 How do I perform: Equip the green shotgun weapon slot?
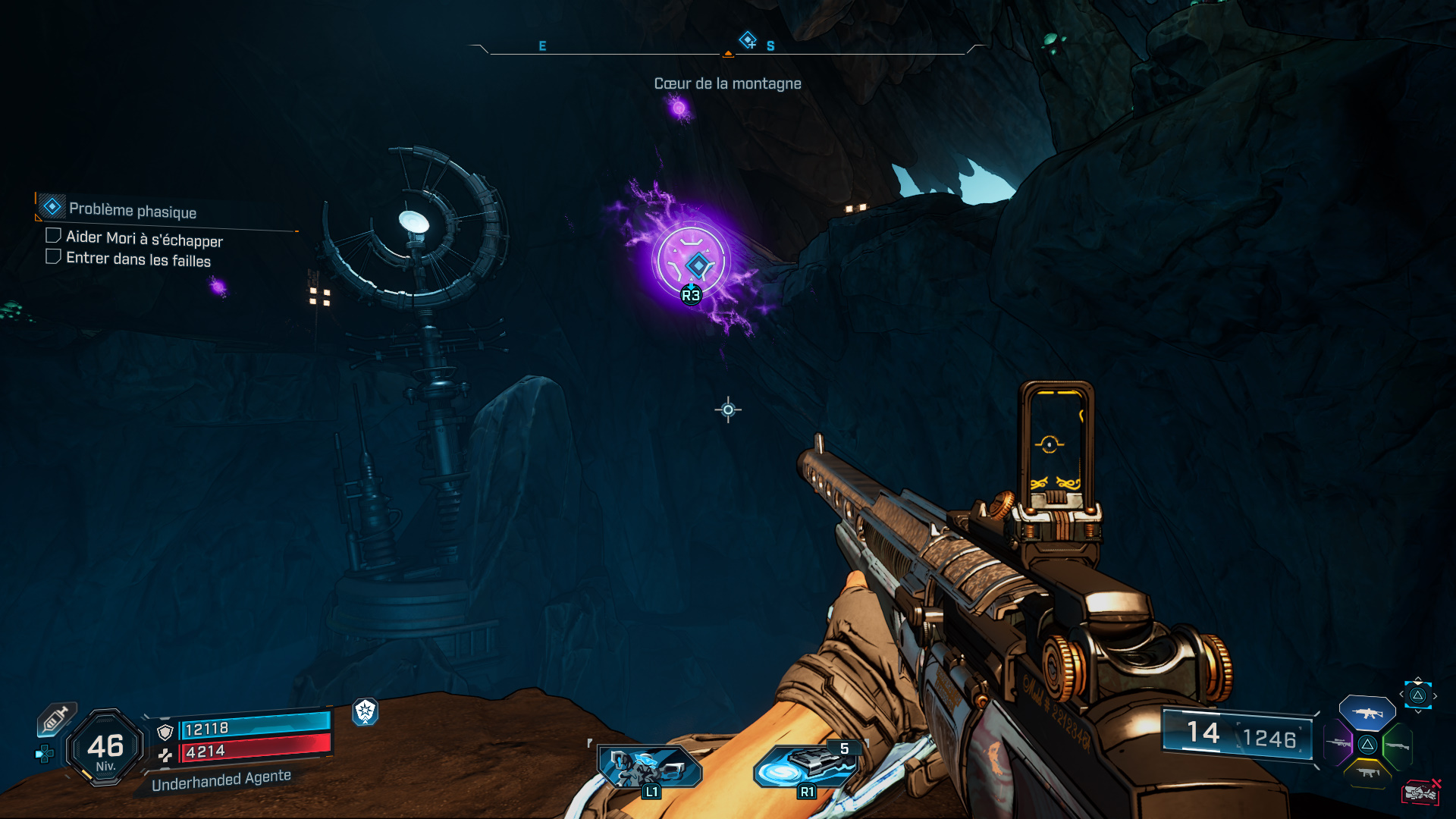pos(1398,745)
